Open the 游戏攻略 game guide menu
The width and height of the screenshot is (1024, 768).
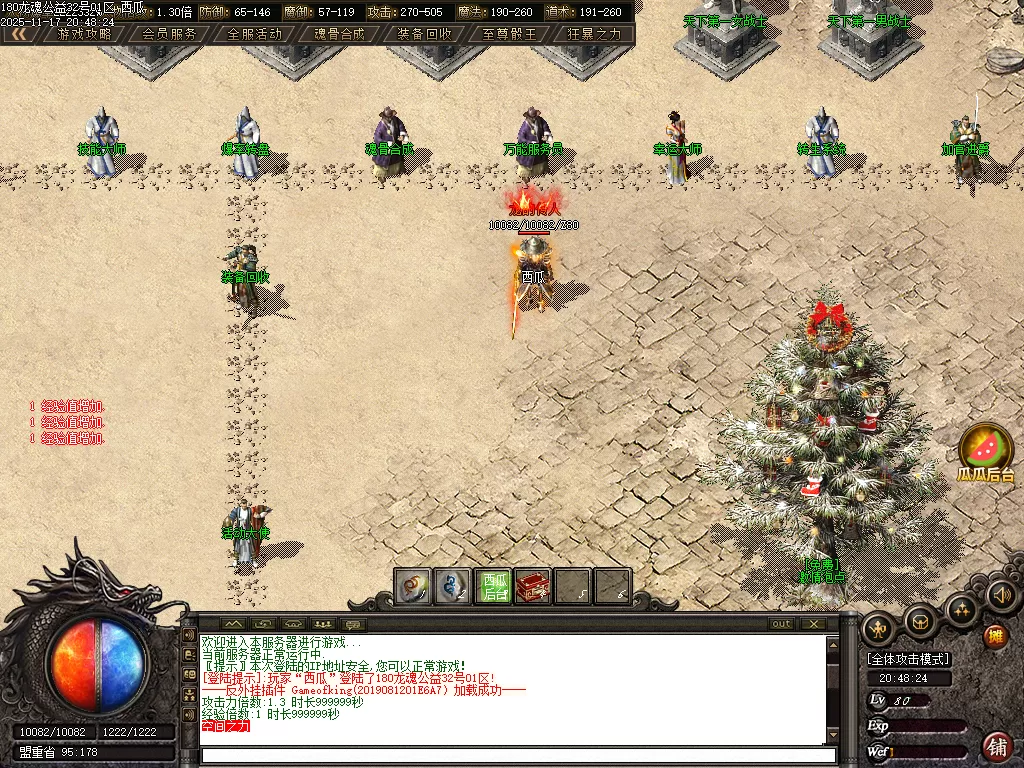tap(85, 33)
